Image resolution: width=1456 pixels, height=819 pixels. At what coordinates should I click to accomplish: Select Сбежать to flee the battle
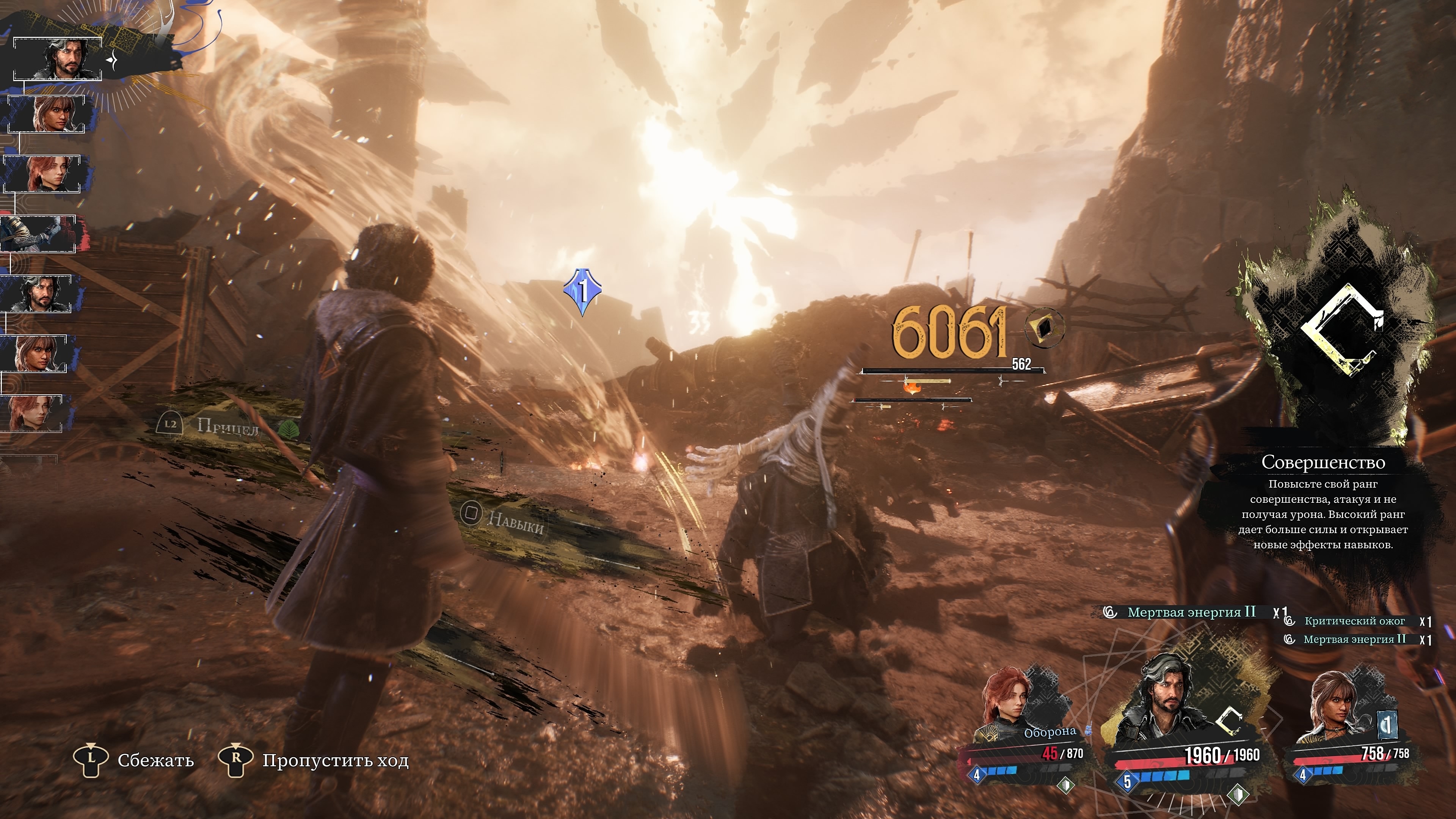[x=135, y=759]
